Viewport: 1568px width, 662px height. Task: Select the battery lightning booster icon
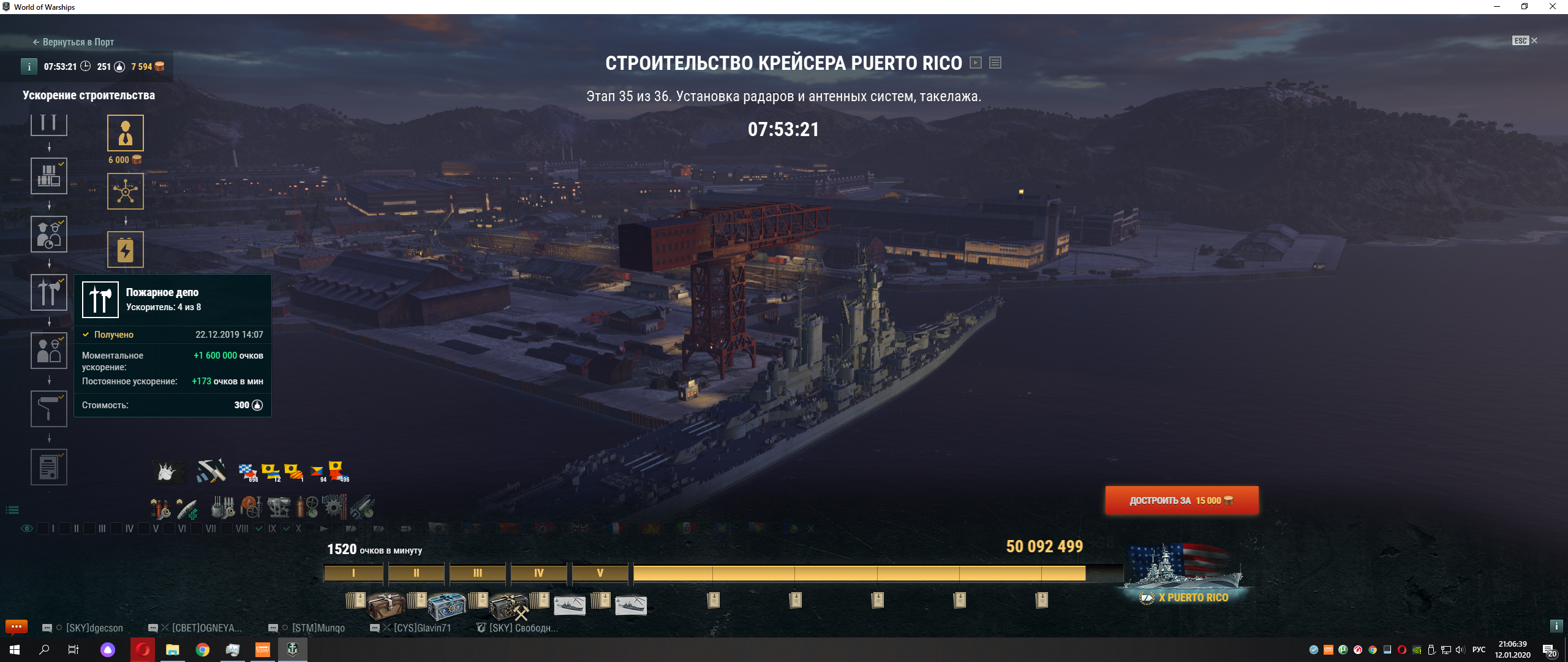point(126,249)
